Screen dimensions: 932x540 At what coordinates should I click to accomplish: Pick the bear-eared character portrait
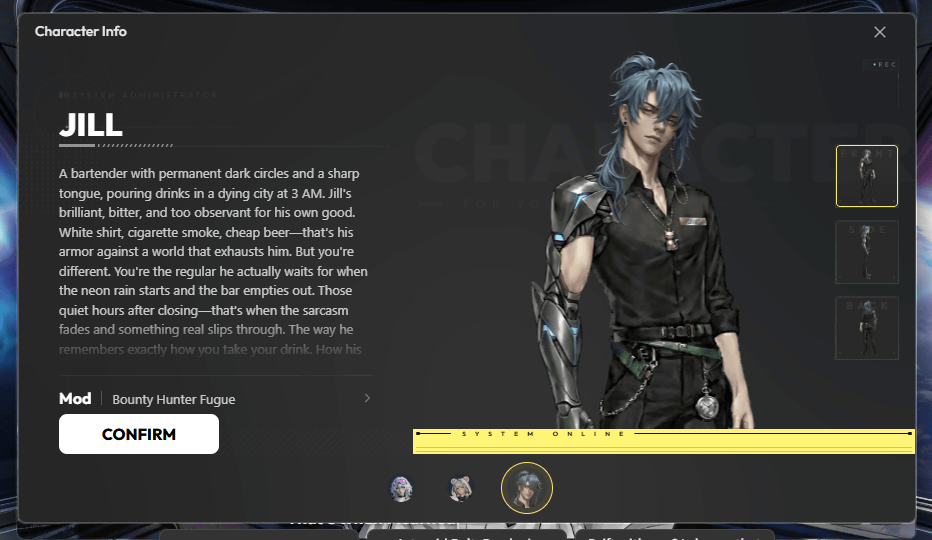tap(460, 489)
